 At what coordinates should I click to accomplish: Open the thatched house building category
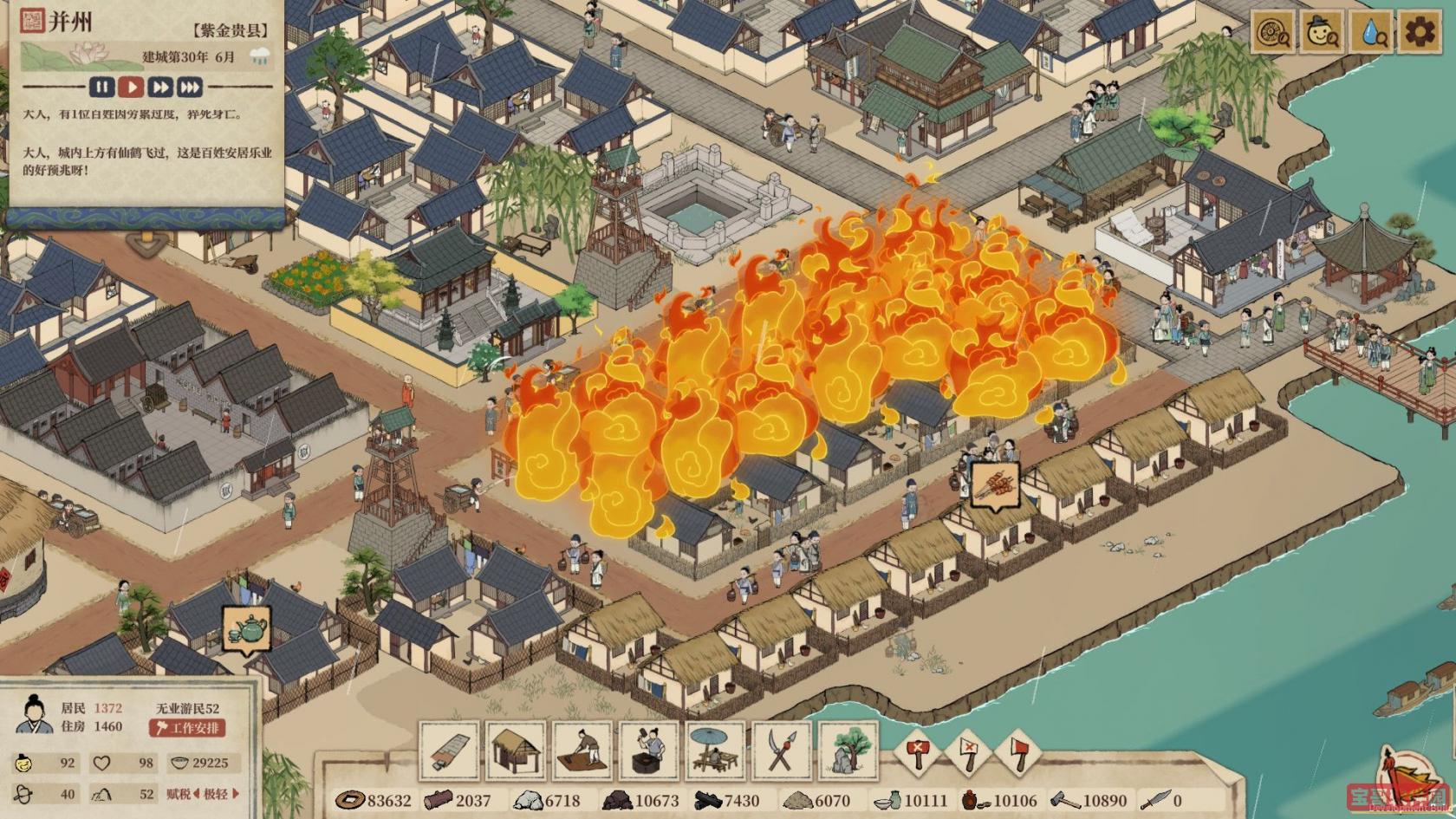coord(517,751)
